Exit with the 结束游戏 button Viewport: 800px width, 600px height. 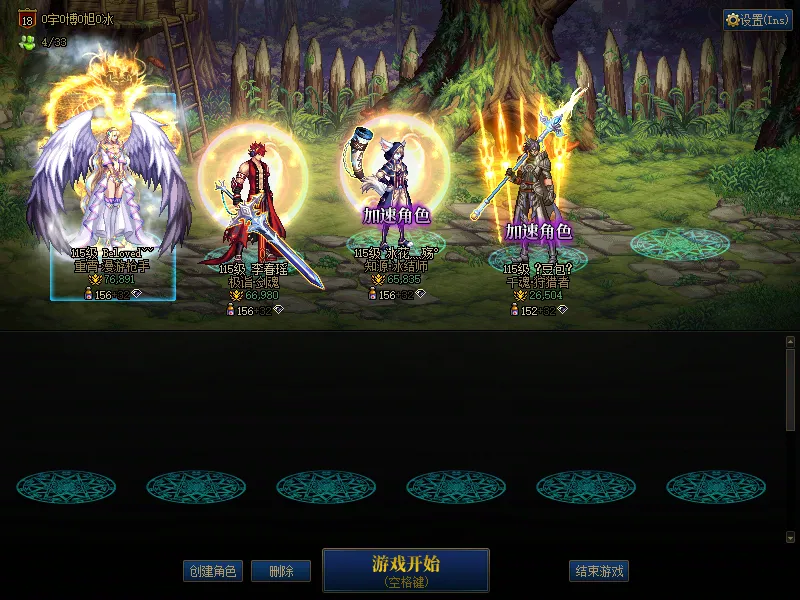point(599,571)
